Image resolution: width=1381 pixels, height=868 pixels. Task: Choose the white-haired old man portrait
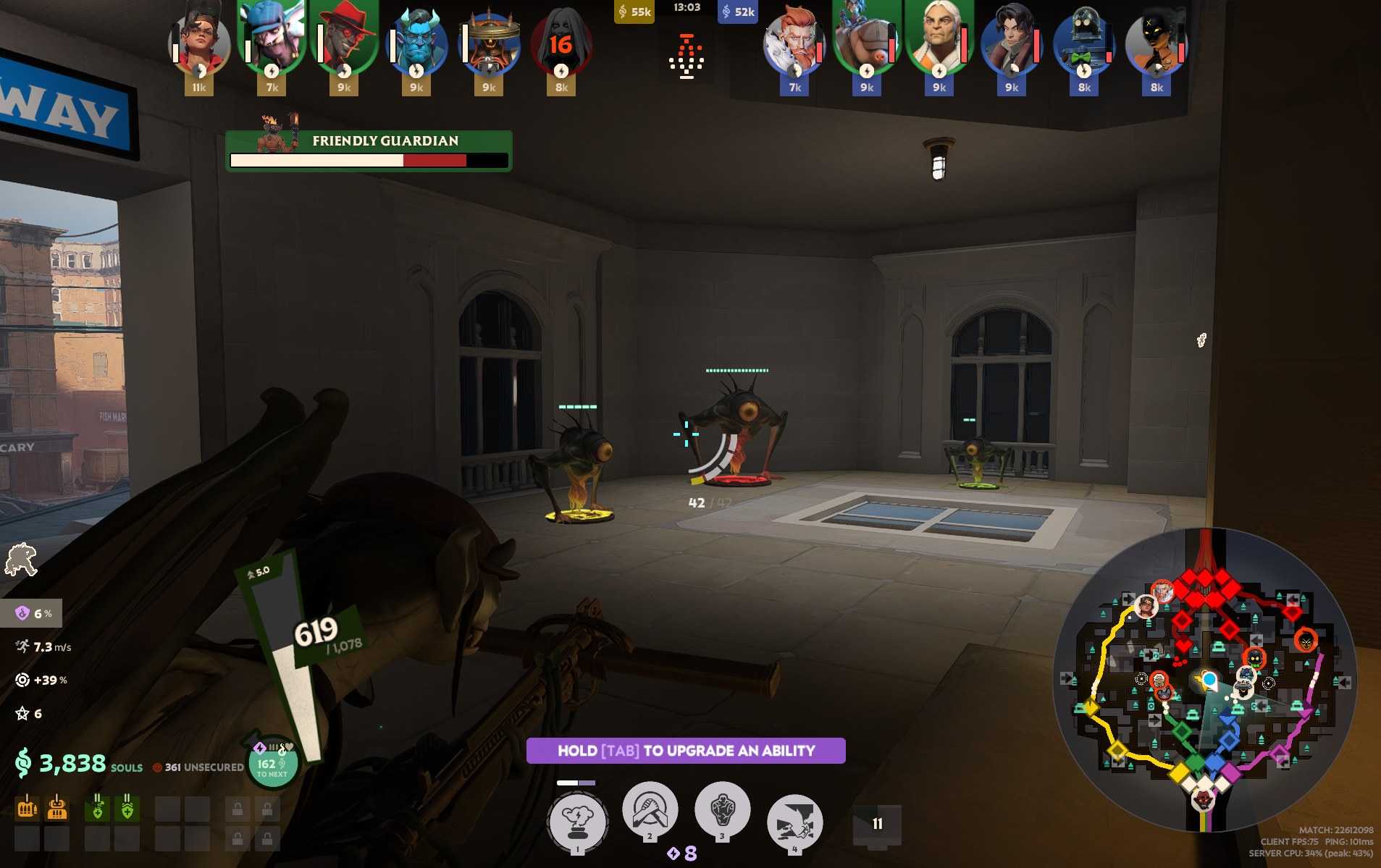click(x=939, y=40)
